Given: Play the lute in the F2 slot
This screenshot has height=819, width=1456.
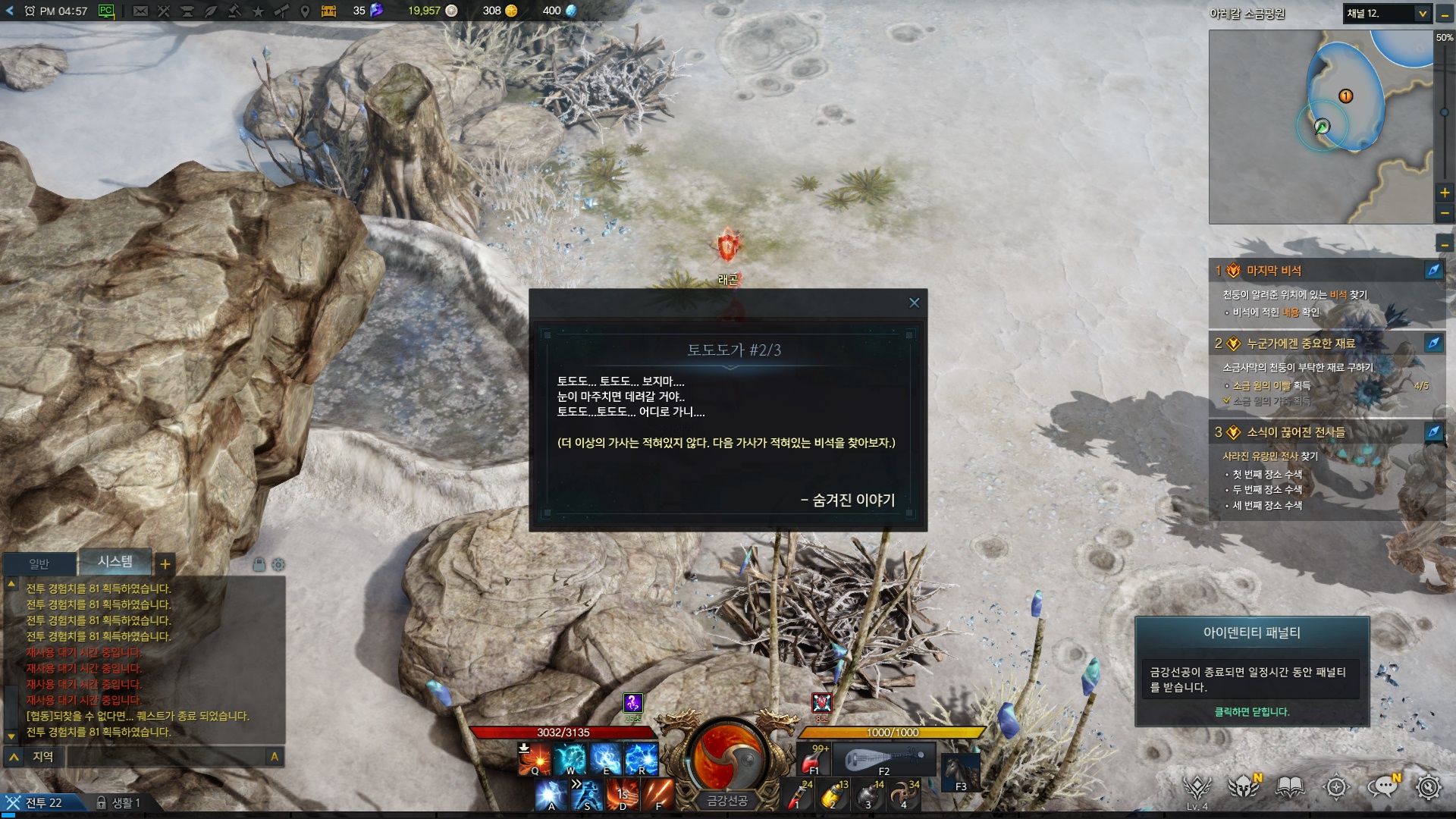Looking at the screenshot, I should pos(883,758).
